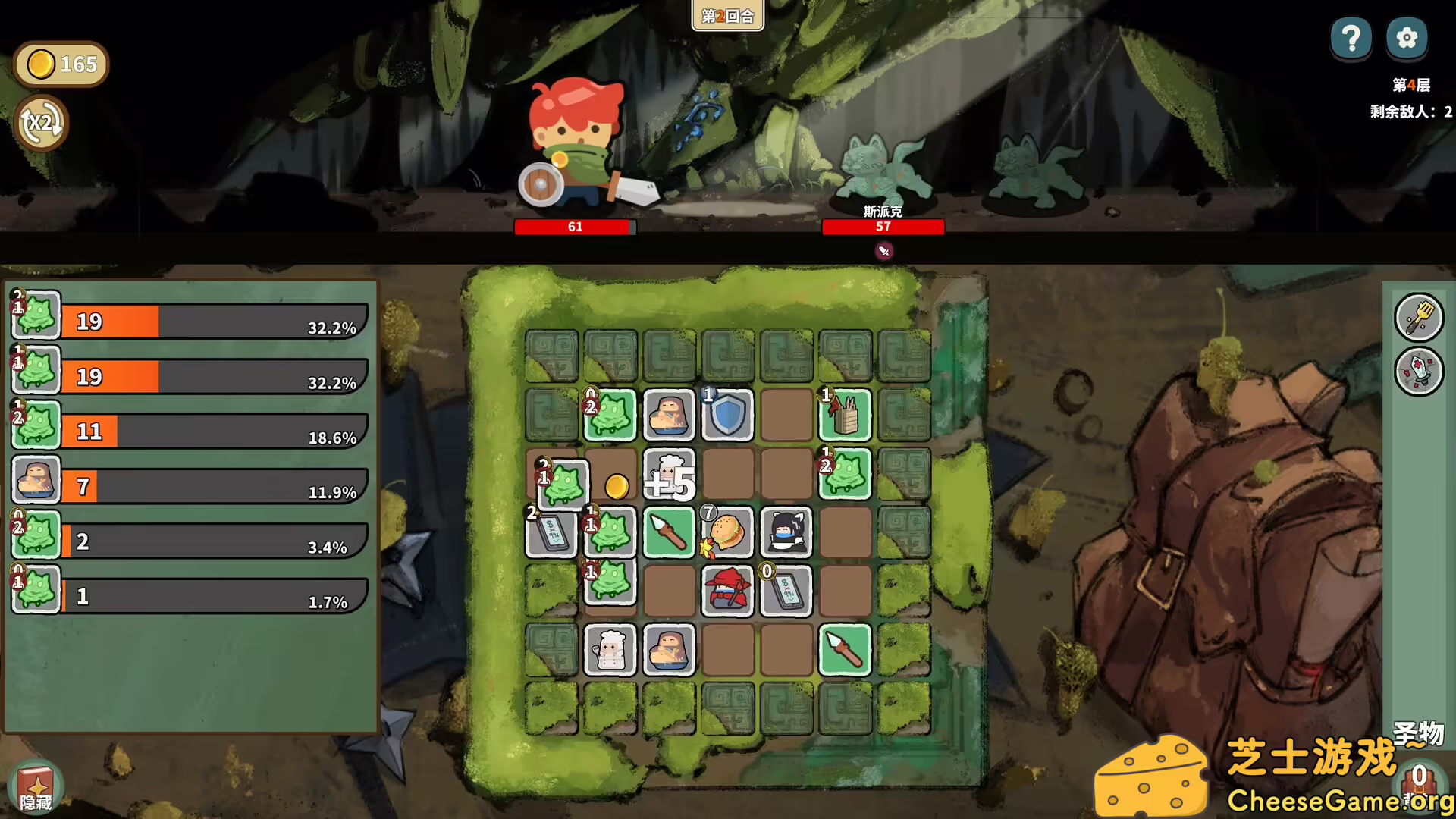The height and width of the screenshot is (819, 1456).
Task: Click the chef character tile
Action: coord(610,651)
